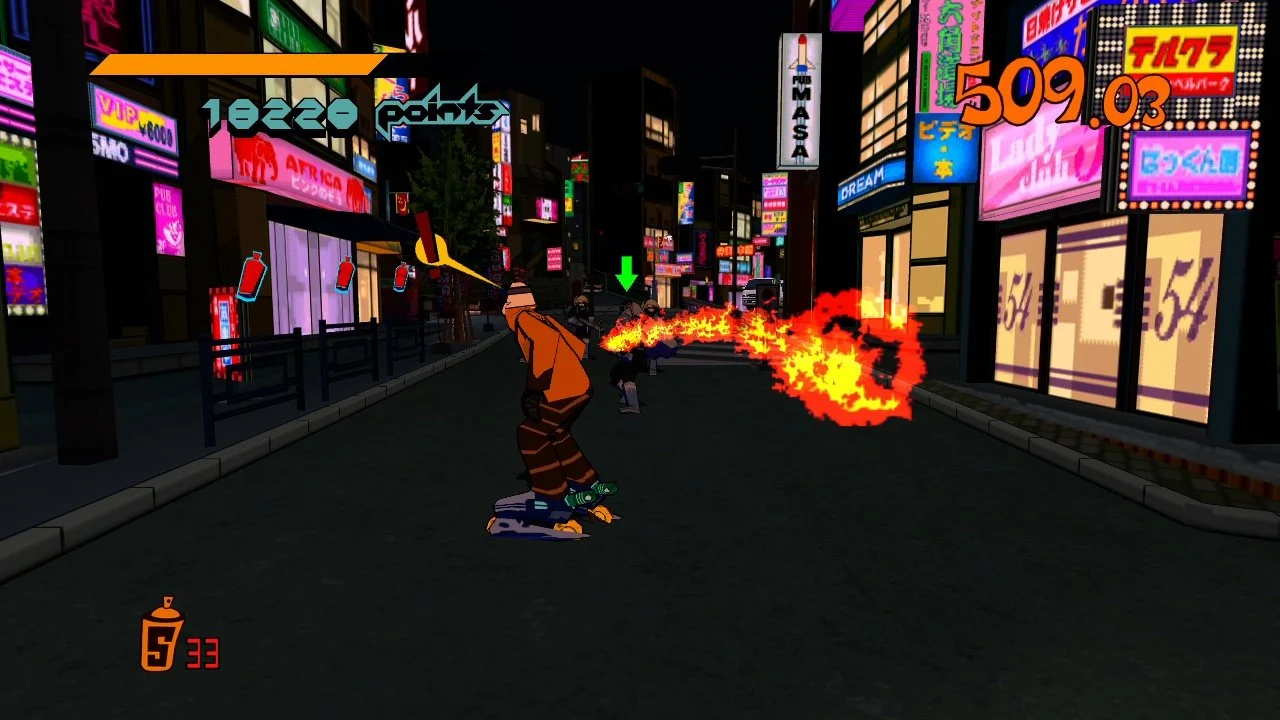Select the green arrow marker above the enemy

coord(629,271)
